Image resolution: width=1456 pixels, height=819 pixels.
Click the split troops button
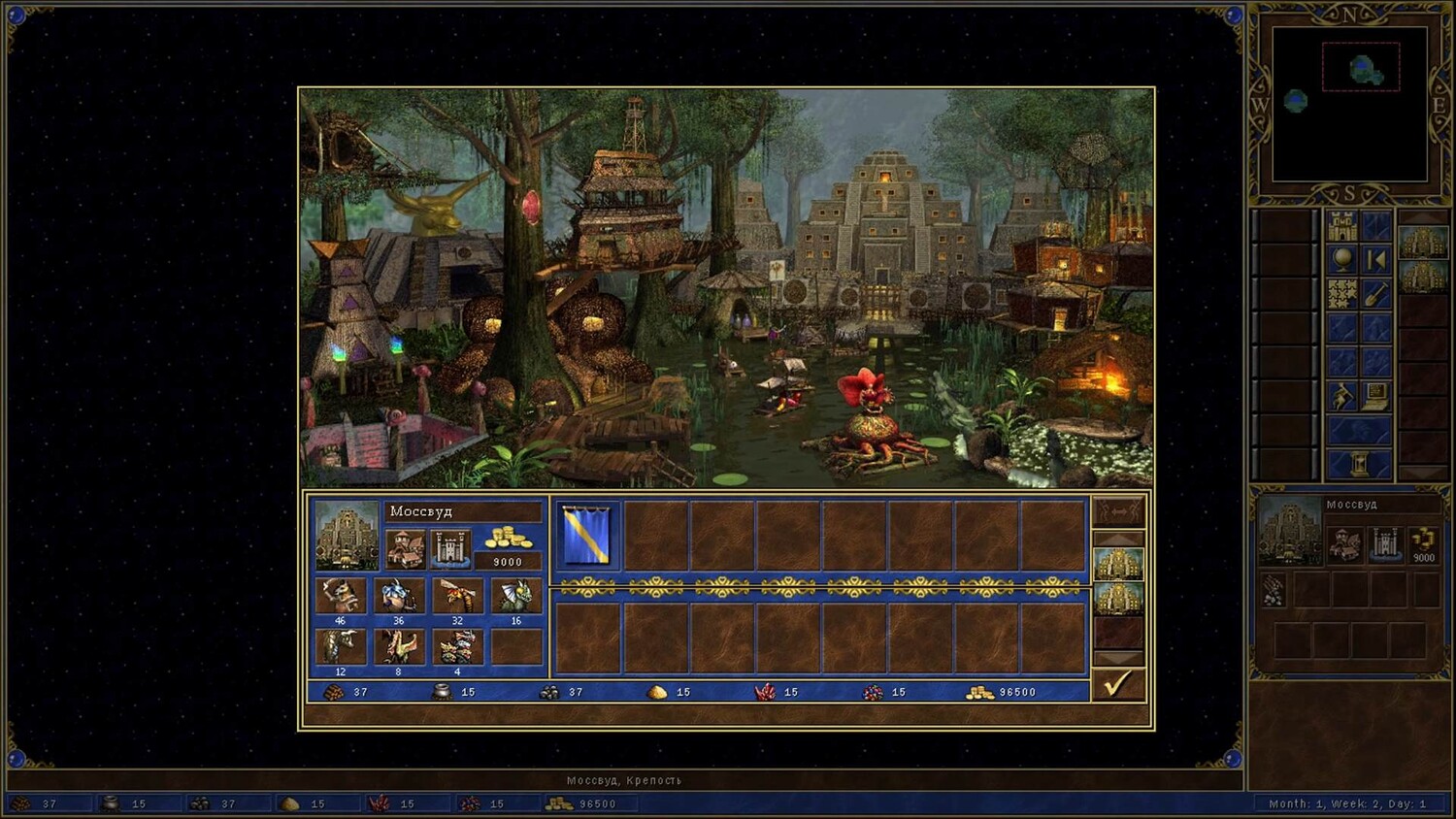pos(1118,511)
